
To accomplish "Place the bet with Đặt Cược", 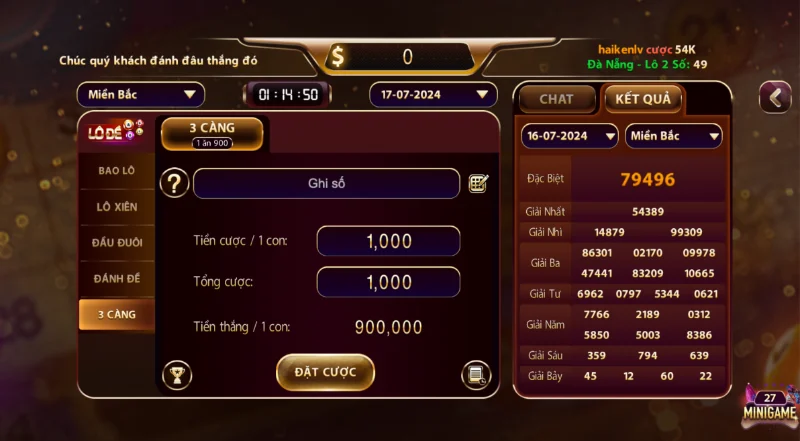I will coord(325,372).
